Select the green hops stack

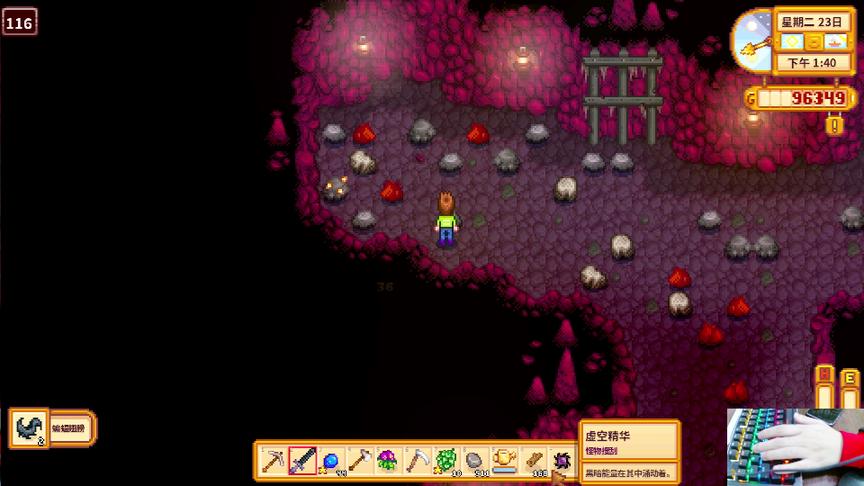click(446, 461)
